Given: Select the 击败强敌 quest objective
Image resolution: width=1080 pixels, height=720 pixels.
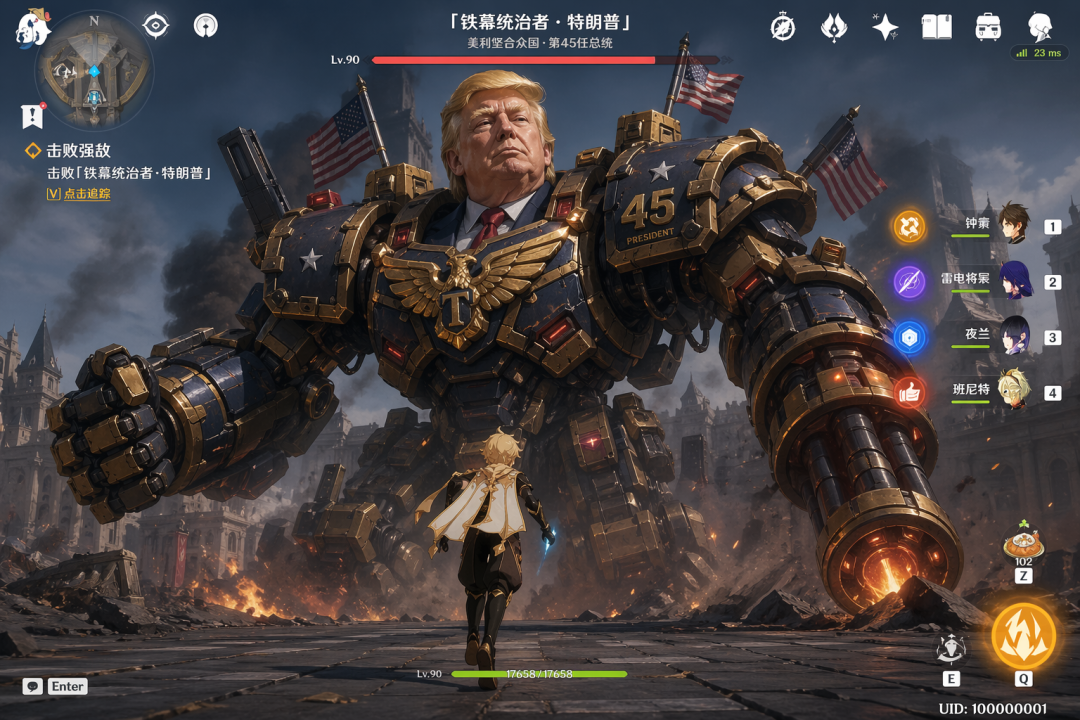Looking at the screenshot, I should tap(78, 151).
